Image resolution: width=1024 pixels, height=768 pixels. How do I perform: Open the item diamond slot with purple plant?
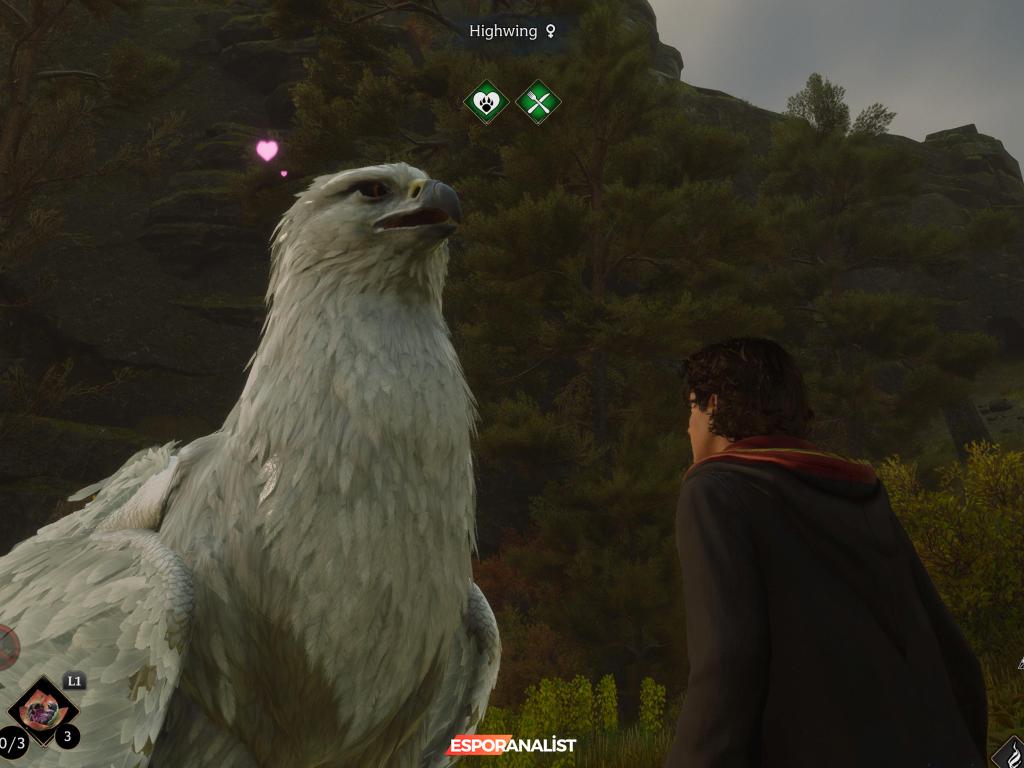pos(42,712)
